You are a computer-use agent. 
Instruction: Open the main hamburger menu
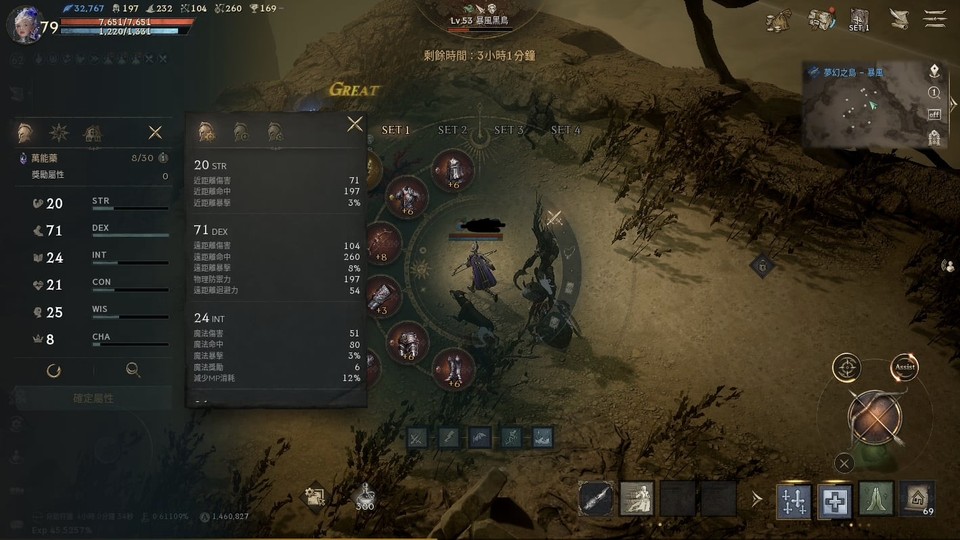pyautogui.click(x=935, y=18)
